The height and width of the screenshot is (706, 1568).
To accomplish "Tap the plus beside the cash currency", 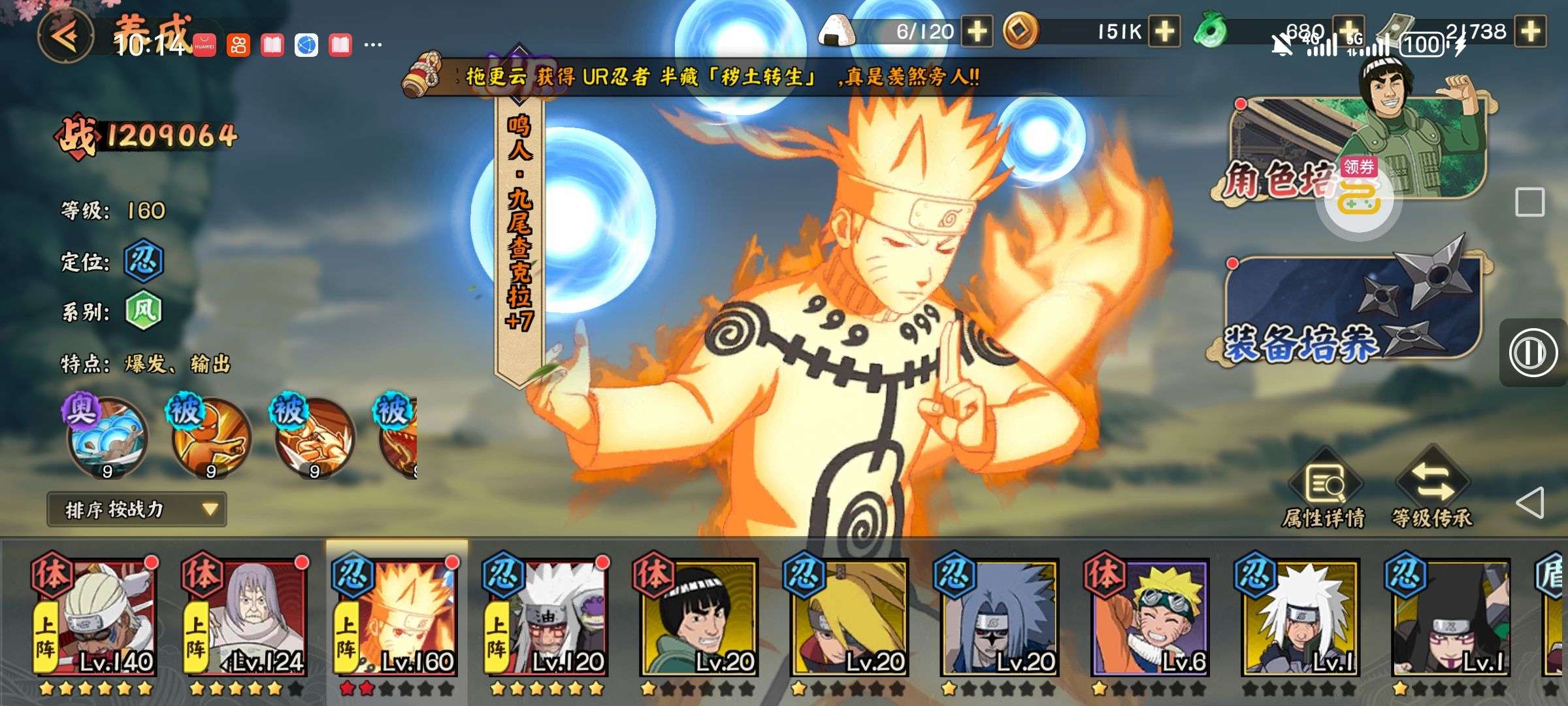I will (1531, 31).
